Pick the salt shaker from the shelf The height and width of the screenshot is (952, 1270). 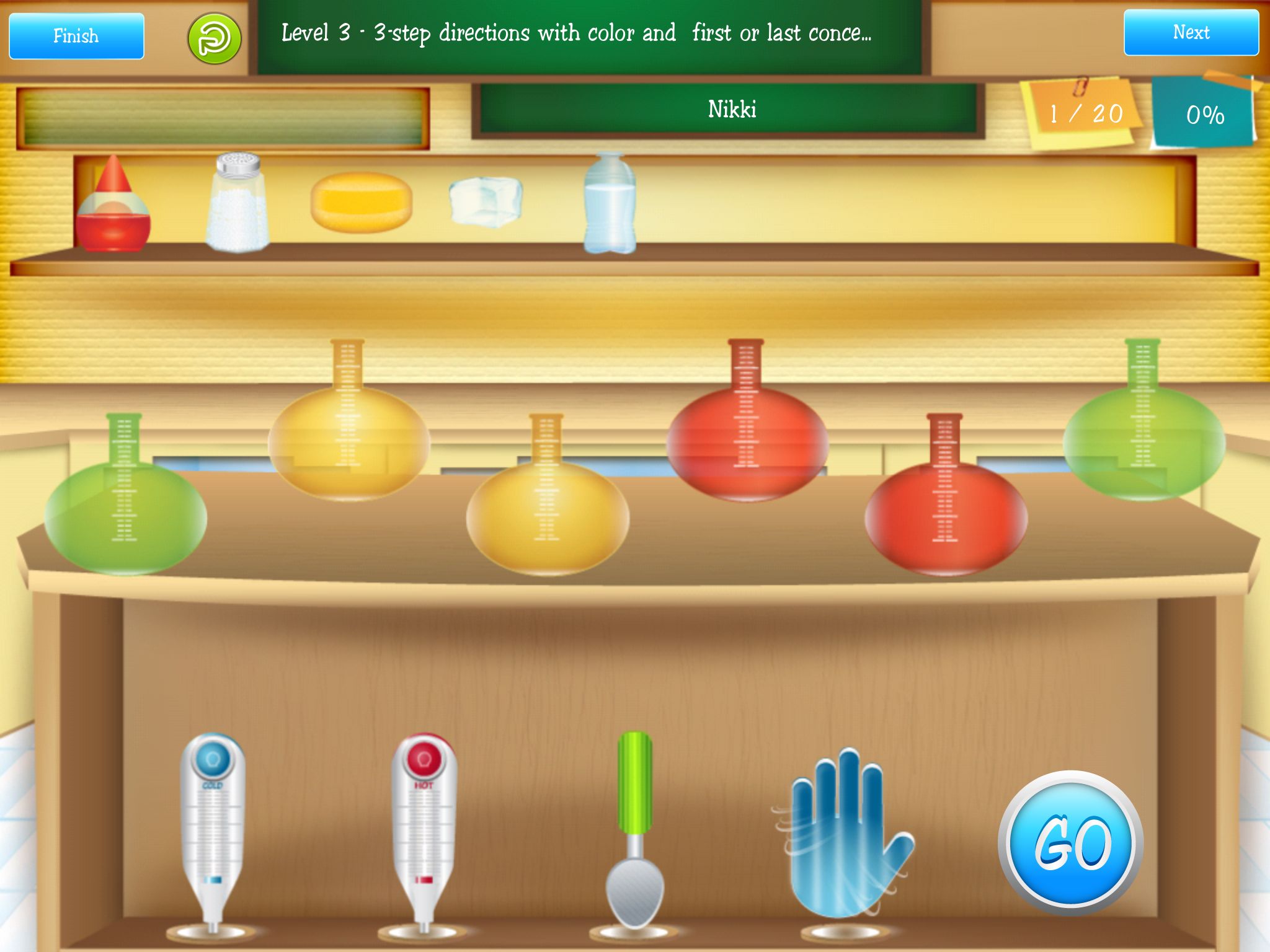pos(238,203)
